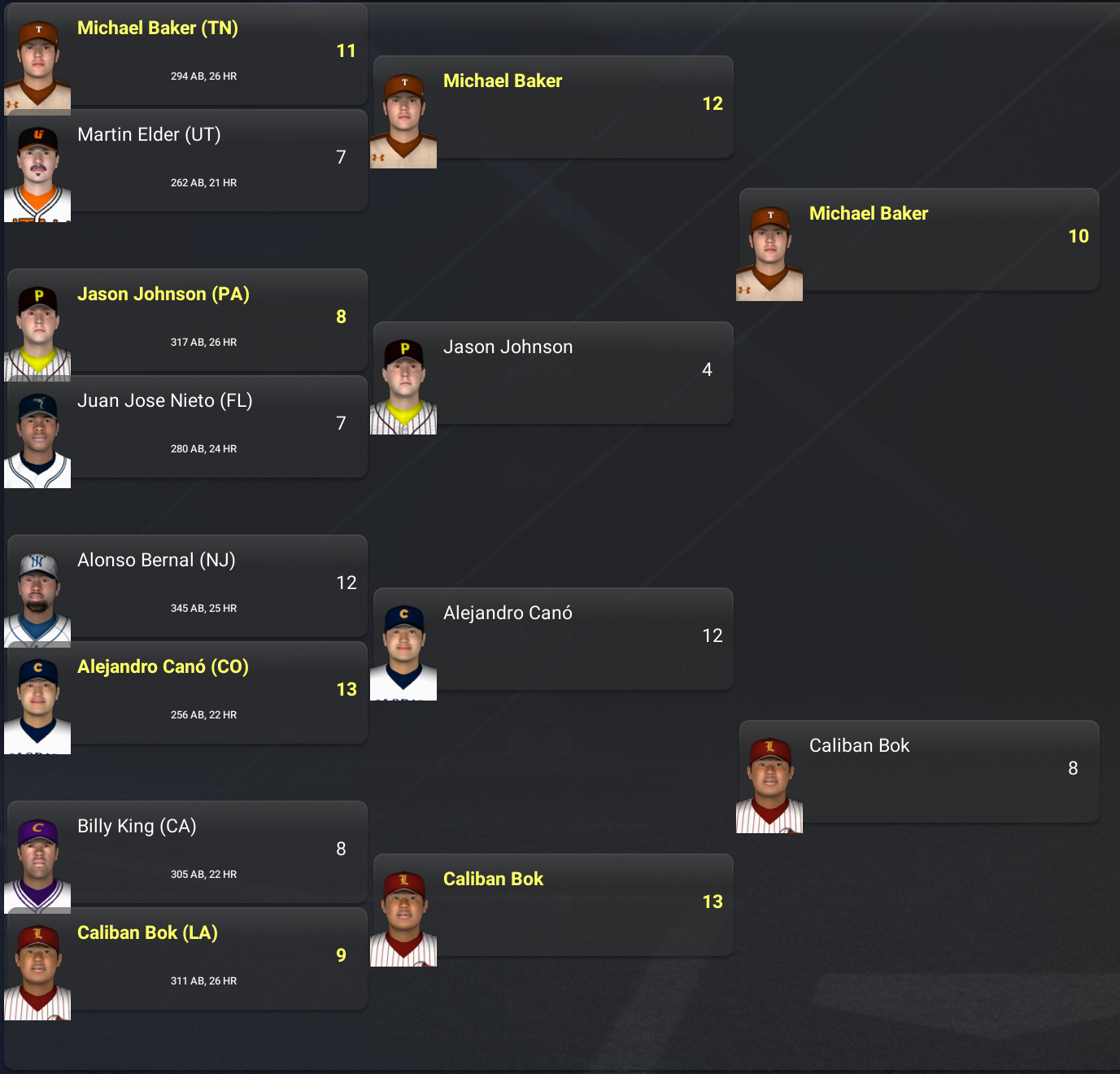Choose Jason Johnson (PA) first-round entry
Image resolution: width=1120 pixels, height=1074 pixels.
point(187,320)
